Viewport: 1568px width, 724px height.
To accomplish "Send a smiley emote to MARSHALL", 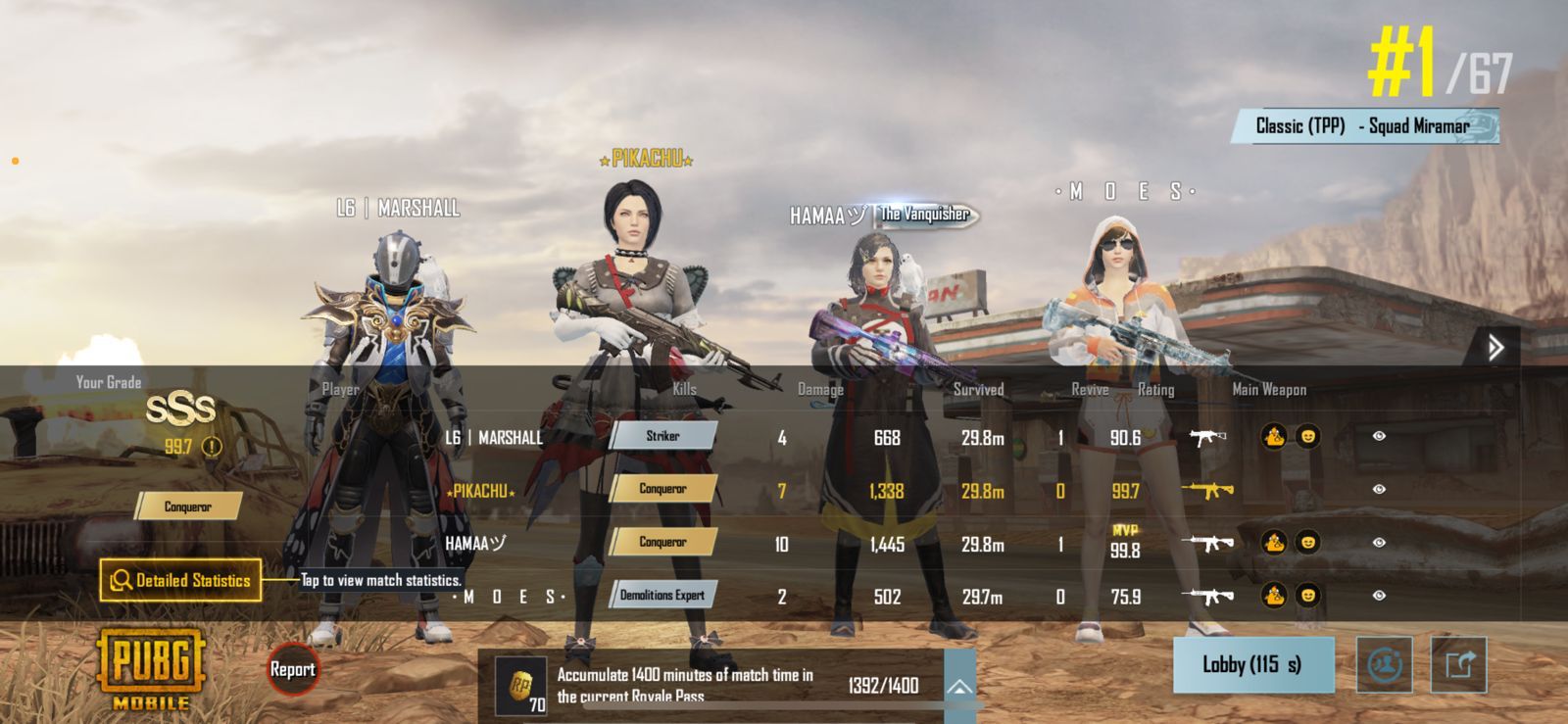I will (x=1307, y=436).
